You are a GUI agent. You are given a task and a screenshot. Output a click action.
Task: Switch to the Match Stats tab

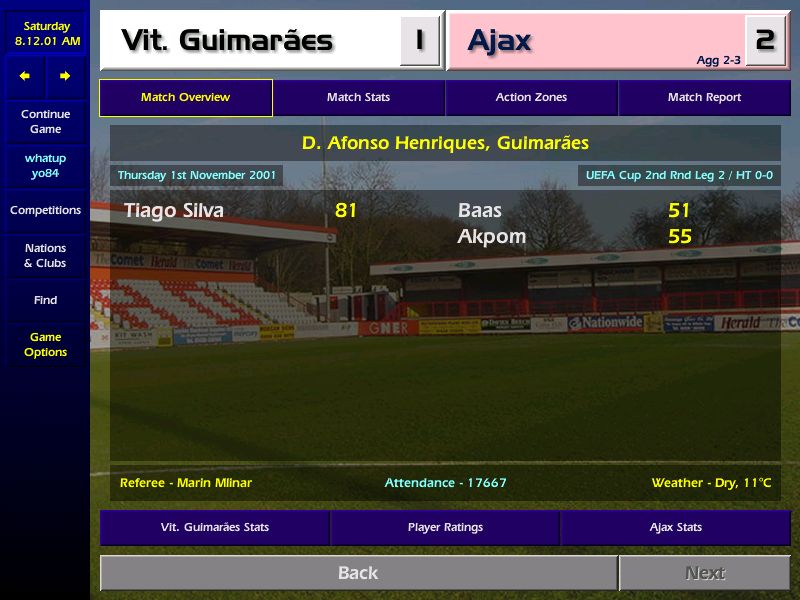tap(358, 98)
